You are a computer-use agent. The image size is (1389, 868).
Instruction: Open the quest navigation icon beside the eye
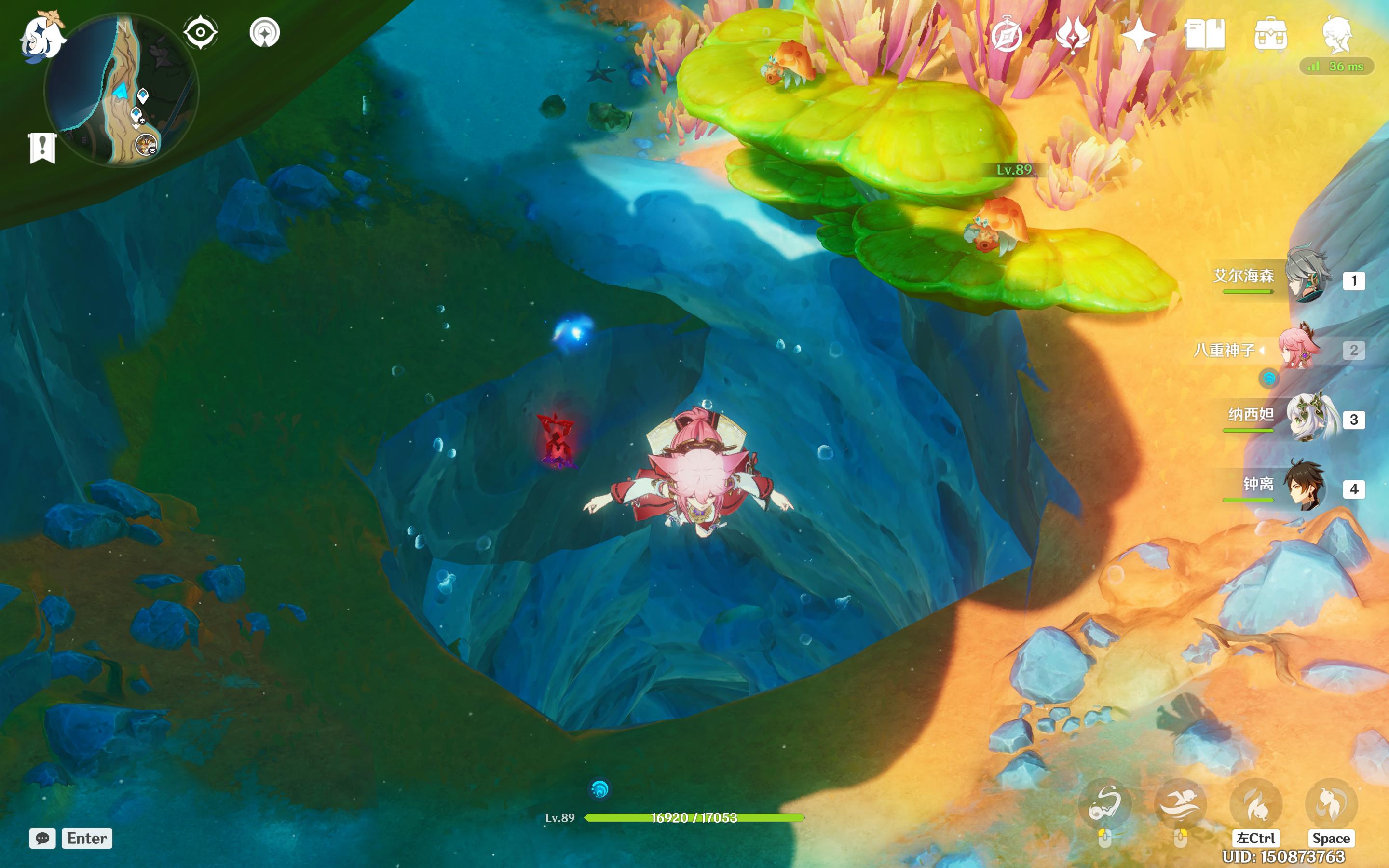265,32
